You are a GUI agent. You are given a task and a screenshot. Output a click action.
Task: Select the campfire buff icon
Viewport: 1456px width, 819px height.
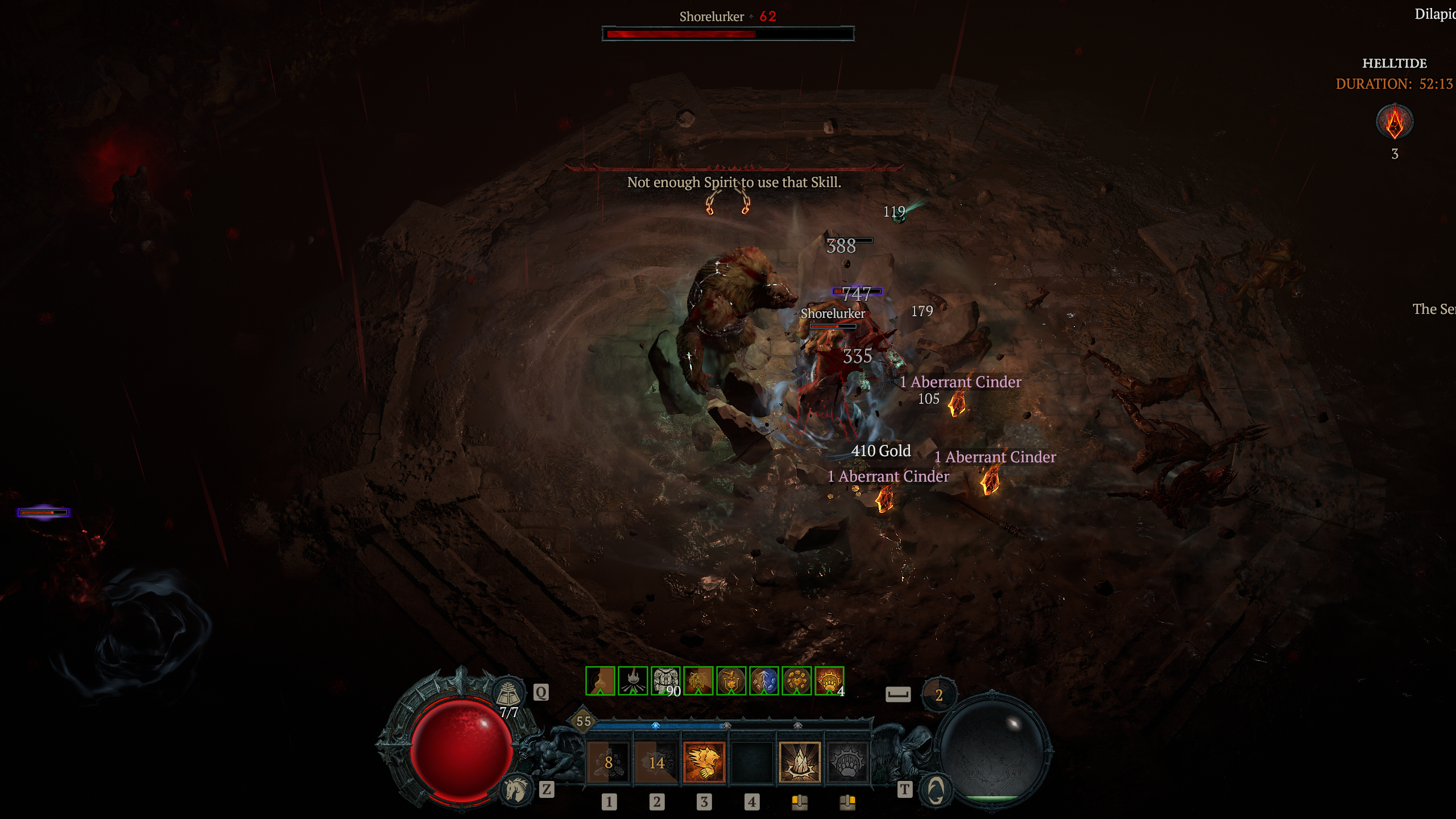(x=633, y=681)
